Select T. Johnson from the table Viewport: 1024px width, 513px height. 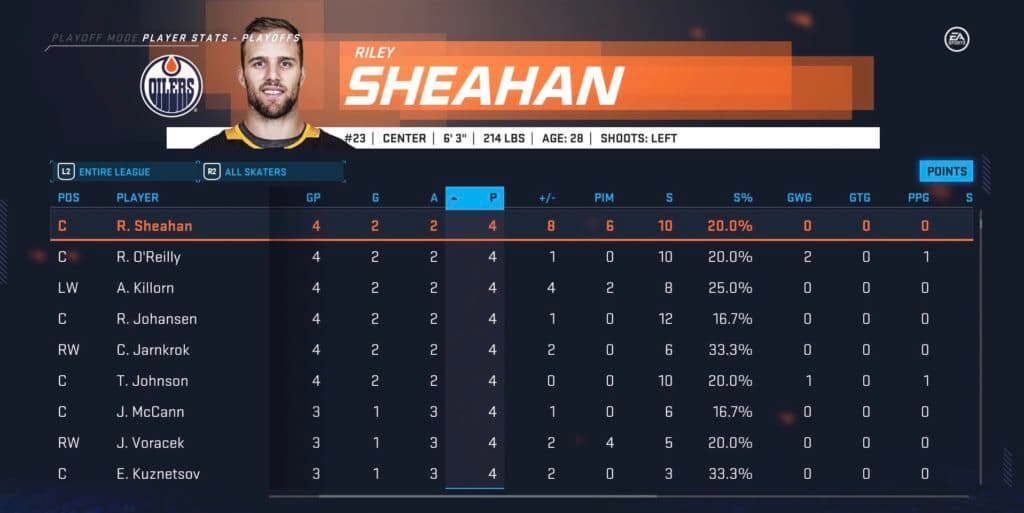tap(152, 381)
